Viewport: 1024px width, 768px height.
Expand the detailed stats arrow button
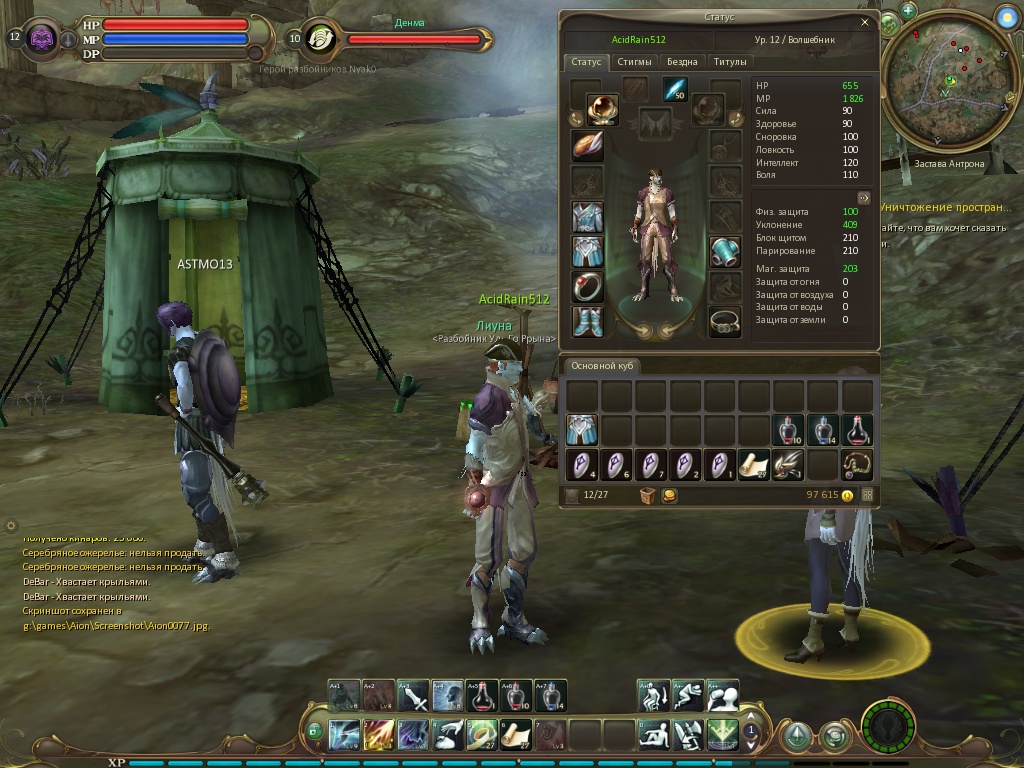(864, 197)
